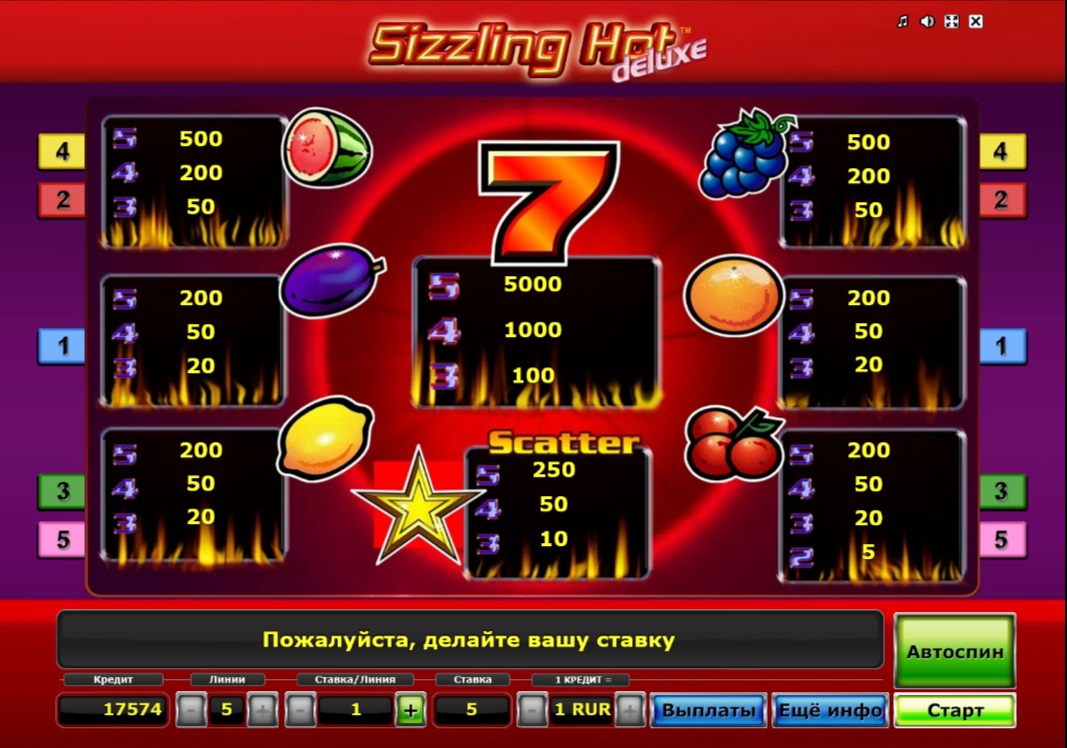Open the Выплаты paytable
1067x748 pixels.
[709, 711]
